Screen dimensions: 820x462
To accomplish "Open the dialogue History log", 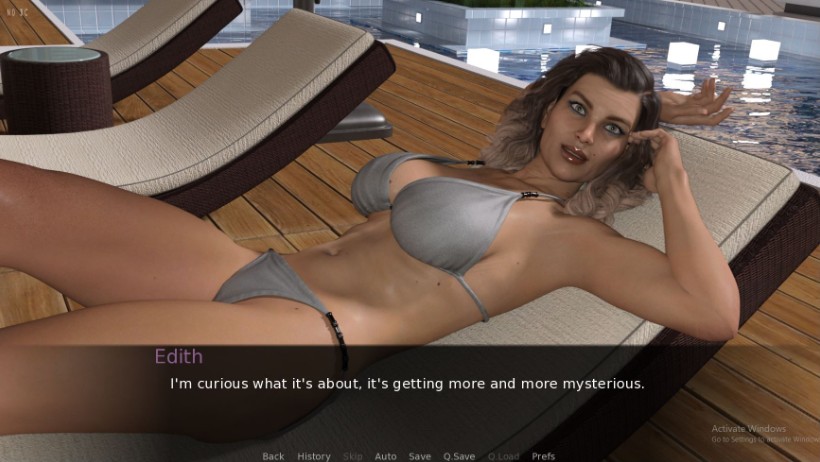I will pyautogui.click(x=314, y=456).
